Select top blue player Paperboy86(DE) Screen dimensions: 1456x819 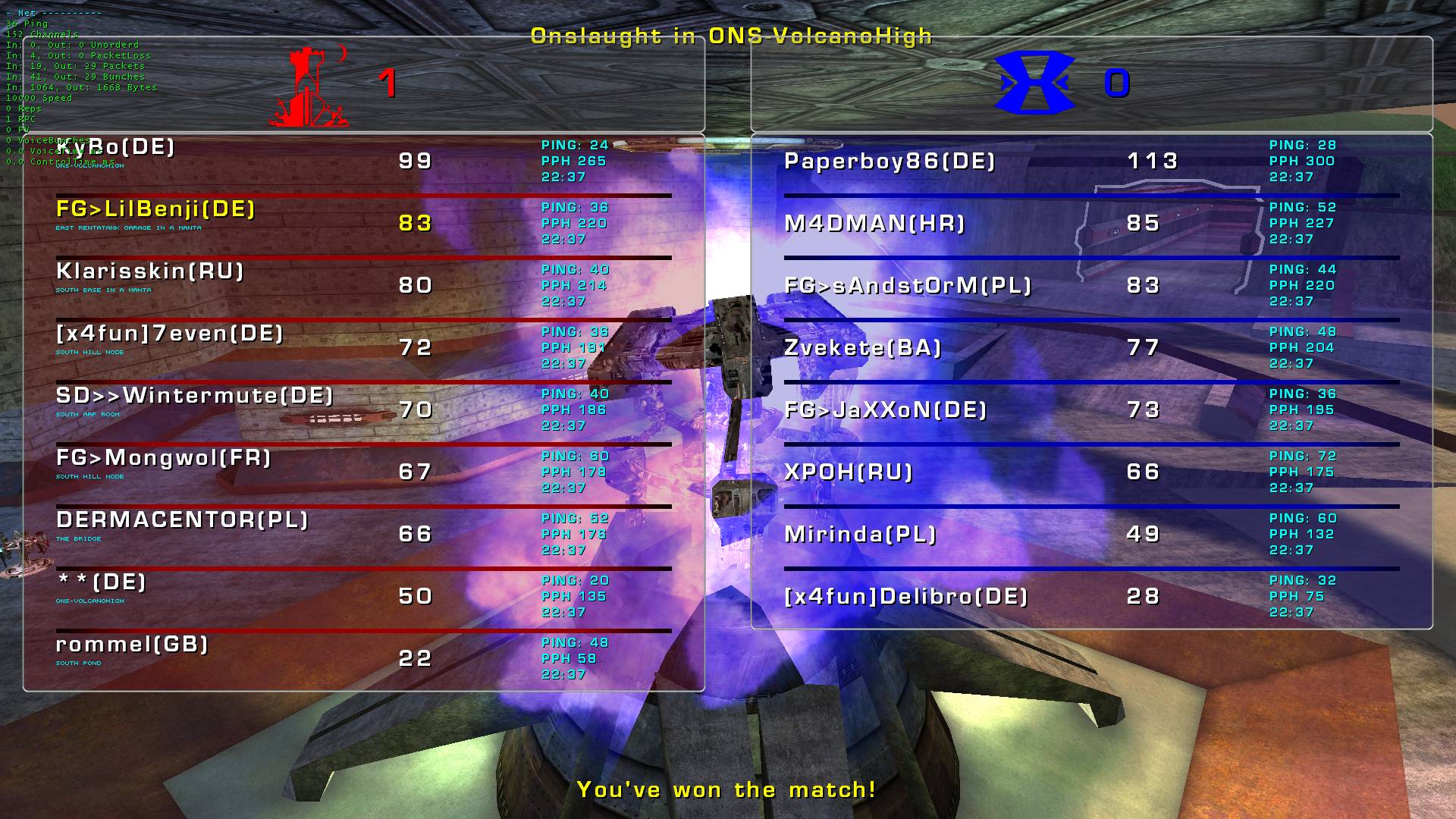pyautogui.click(x=890, y=162)
